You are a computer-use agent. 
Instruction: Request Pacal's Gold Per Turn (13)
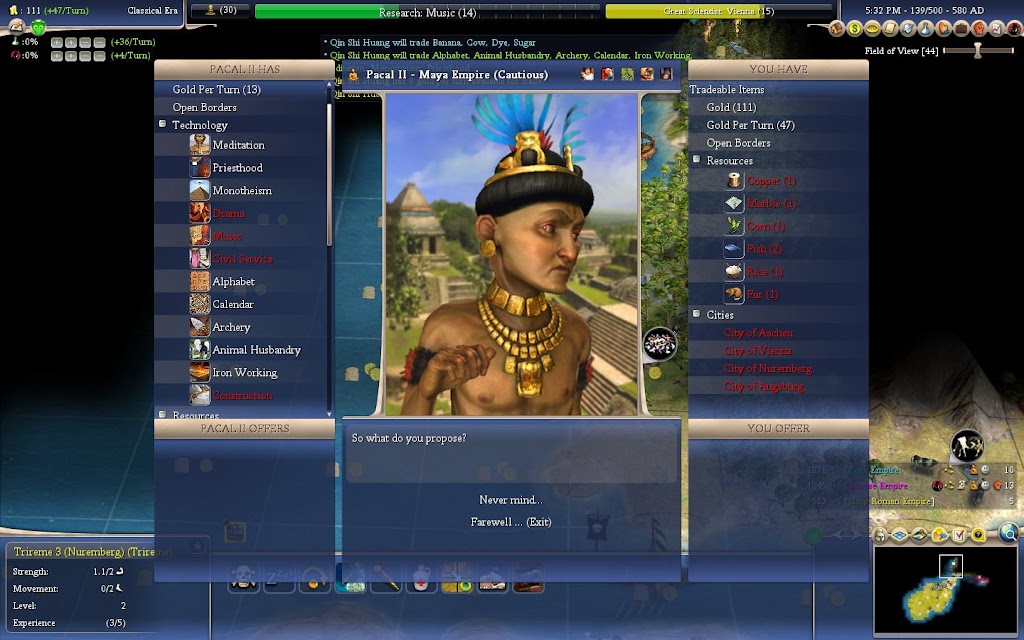(216, 90)
